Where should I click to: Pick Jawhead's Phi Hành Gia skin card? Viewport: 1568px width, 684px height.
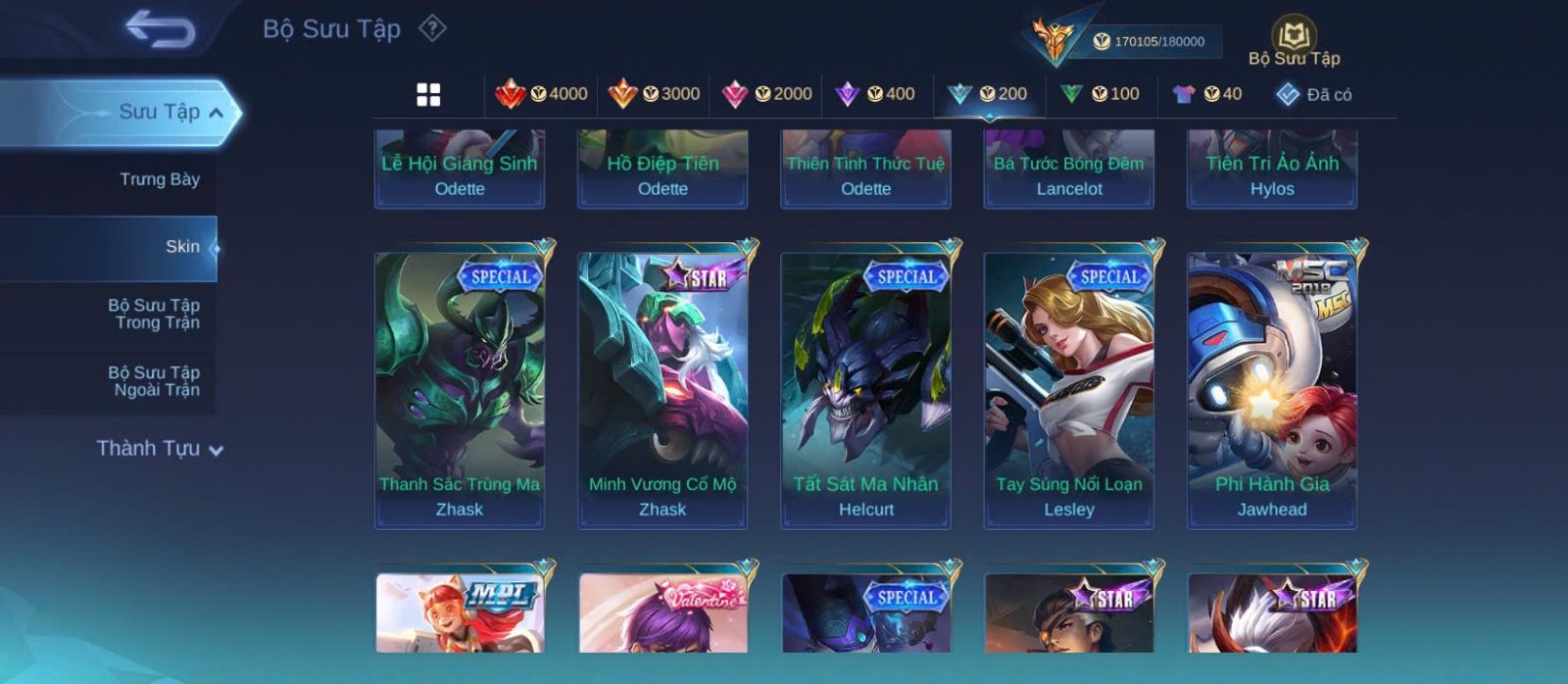(1272, 390)
